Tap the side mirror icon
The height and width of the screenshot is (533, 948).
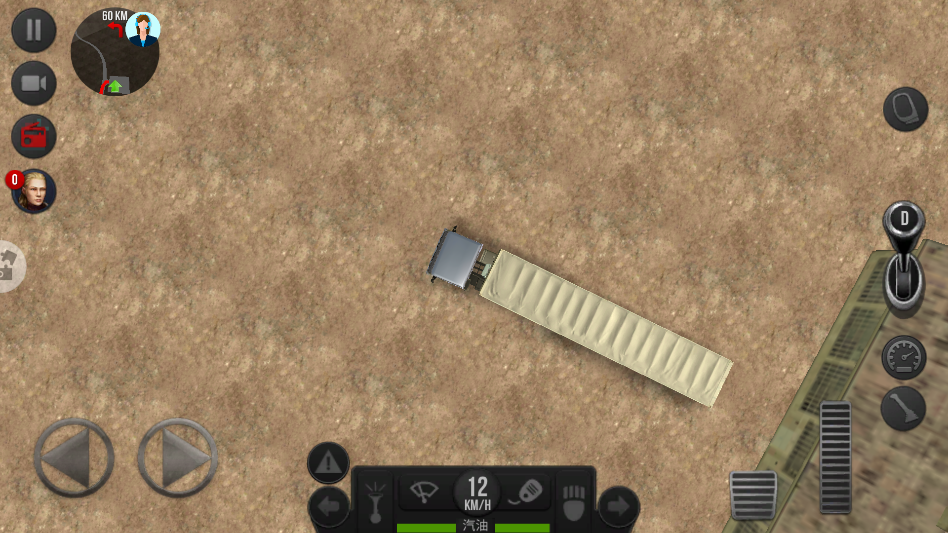coord(906,109)
